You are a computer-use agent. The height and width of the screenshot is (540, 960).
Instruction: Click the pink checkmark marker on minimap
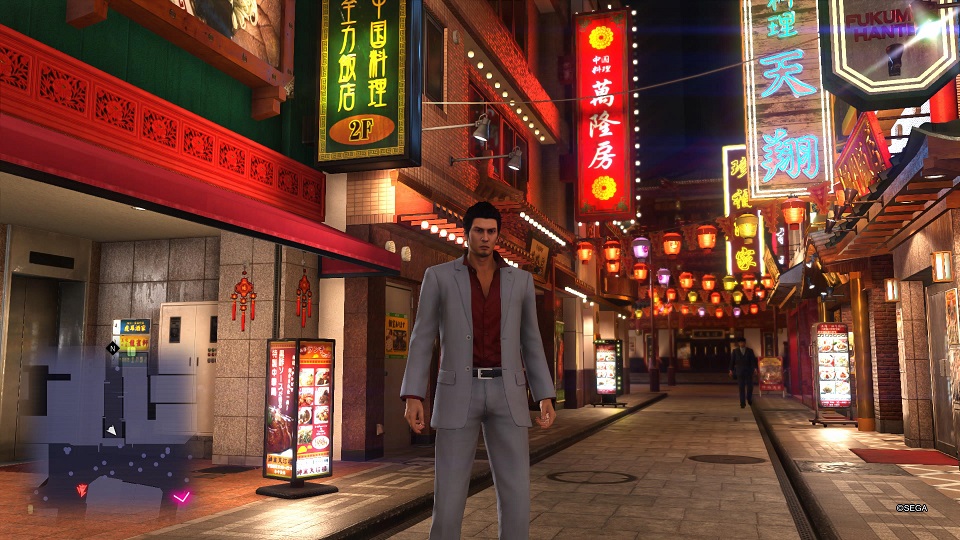(x=181, y=496)
